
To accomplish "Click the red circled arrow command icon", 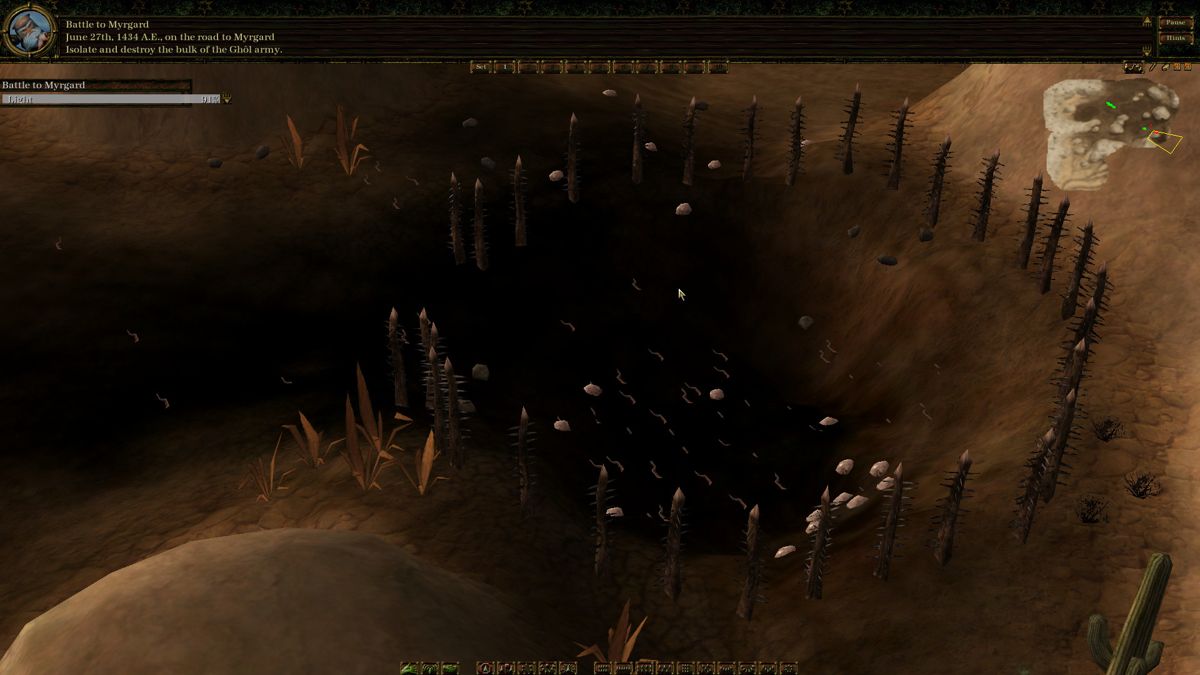I will [x=486, y=667].
